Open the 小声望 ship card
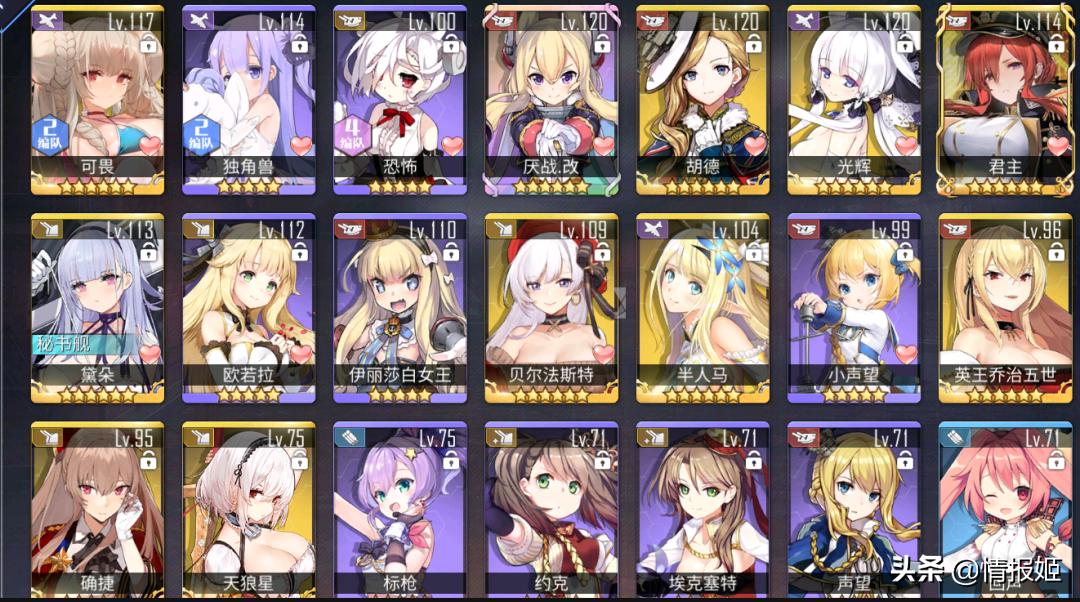Screen dimensions: 1080x602 coord(853,306)
